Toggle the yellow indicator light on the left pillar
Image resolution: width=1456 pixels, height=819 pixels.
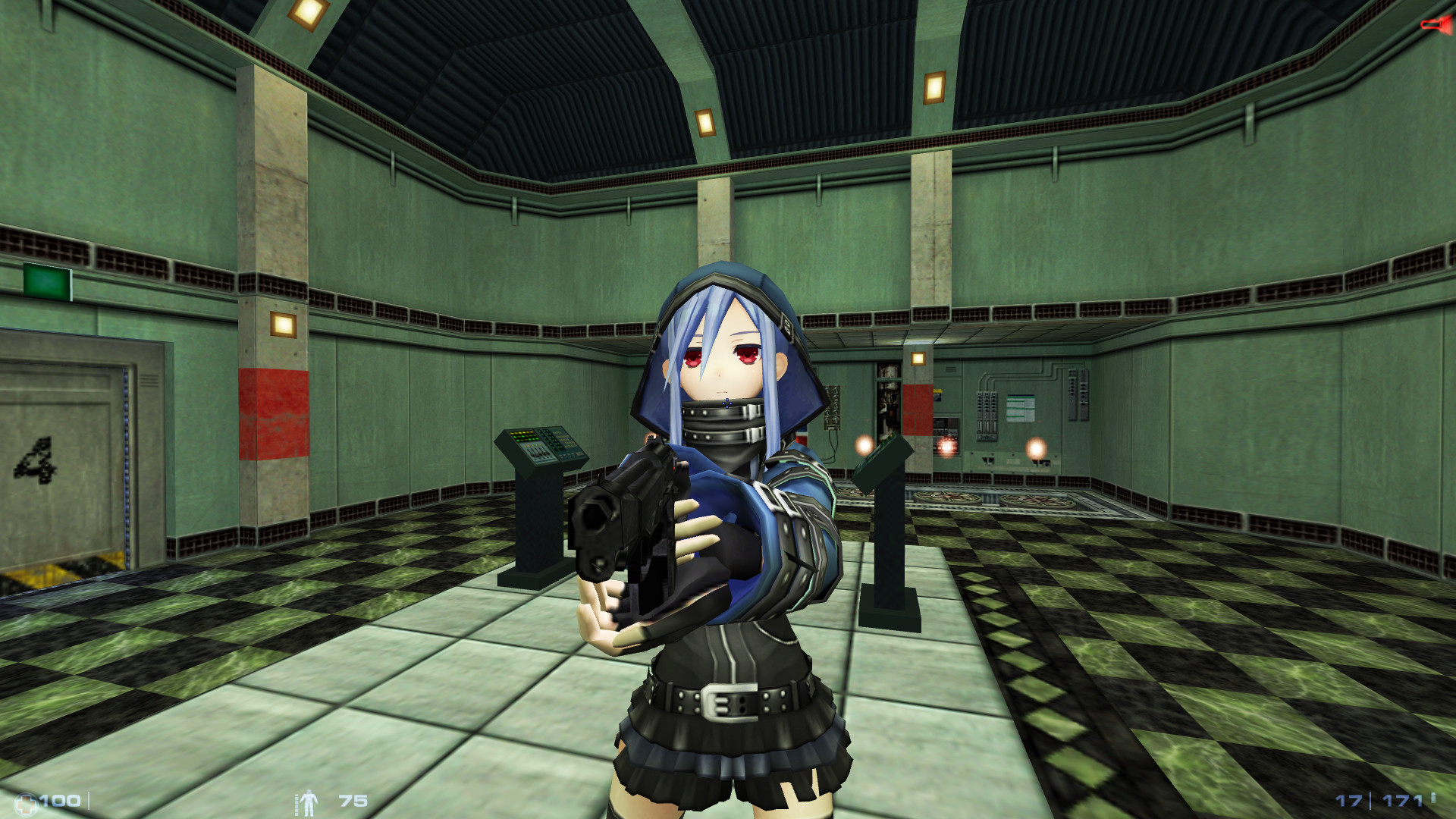click(x=283, y=323)
